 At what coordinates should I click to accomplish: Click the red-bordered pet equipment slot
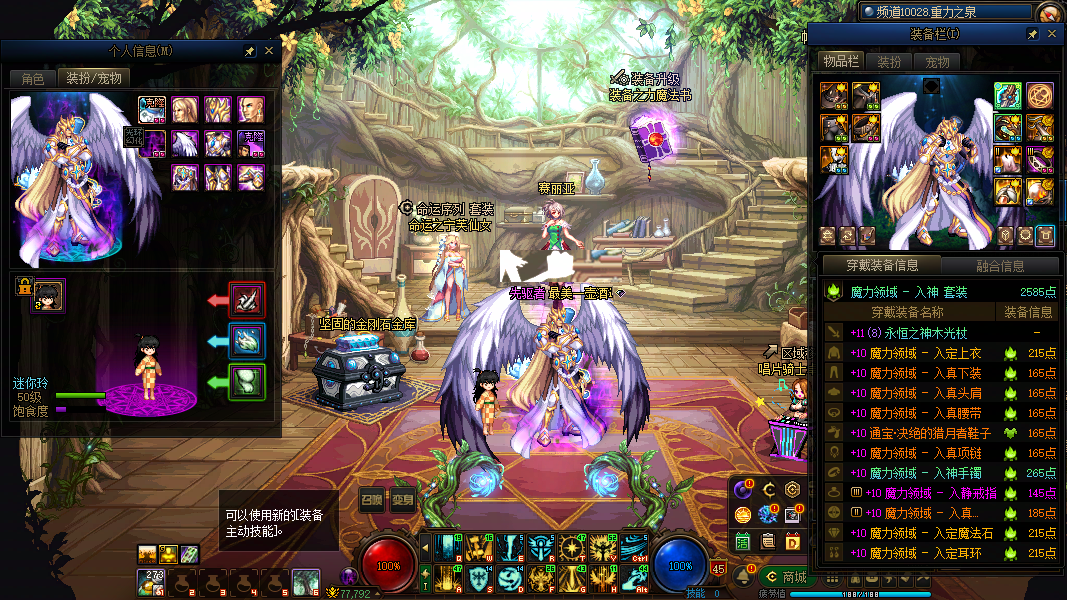pos(247,299)
